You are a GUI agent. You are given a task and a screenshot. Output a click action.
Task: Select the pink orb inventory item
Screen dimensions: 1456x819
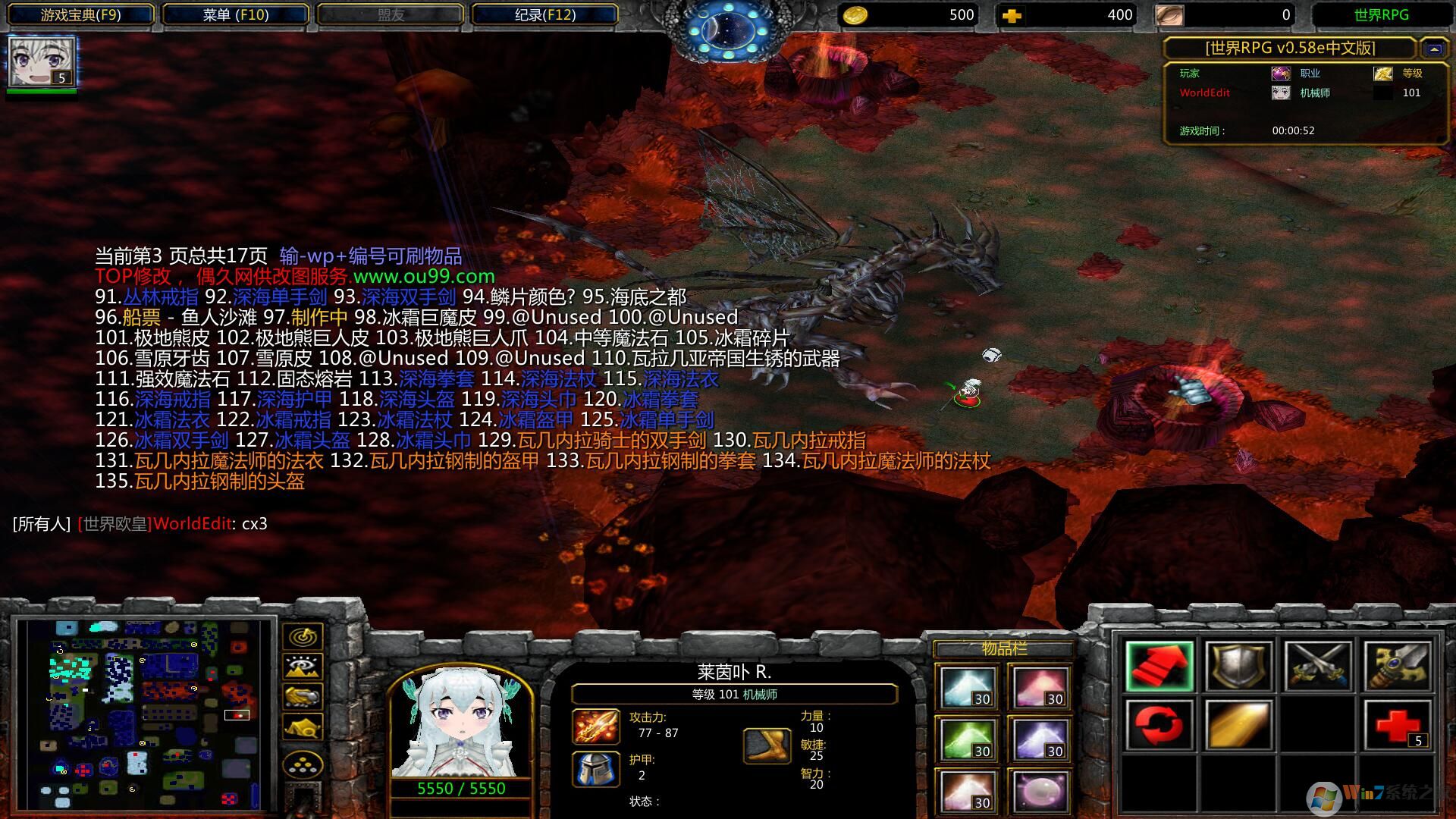(1040, 791)
